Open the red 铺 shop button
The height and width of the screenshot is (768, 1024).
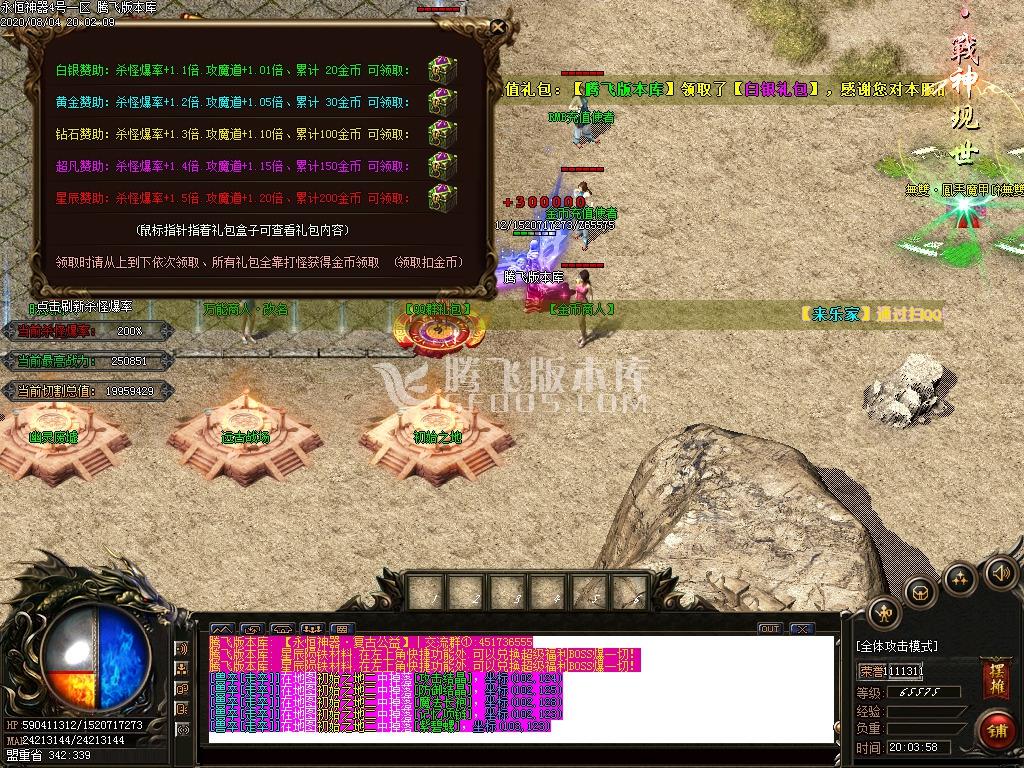pos(994,730)
